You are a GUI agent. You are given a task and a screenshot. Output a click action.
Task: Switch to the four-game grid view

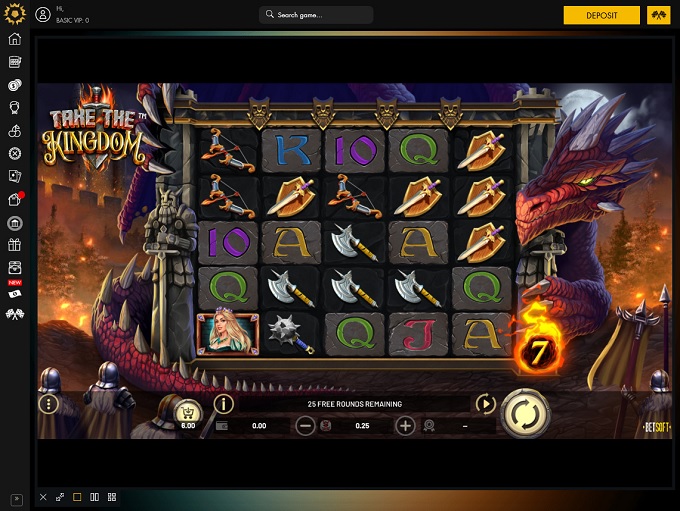112,497
